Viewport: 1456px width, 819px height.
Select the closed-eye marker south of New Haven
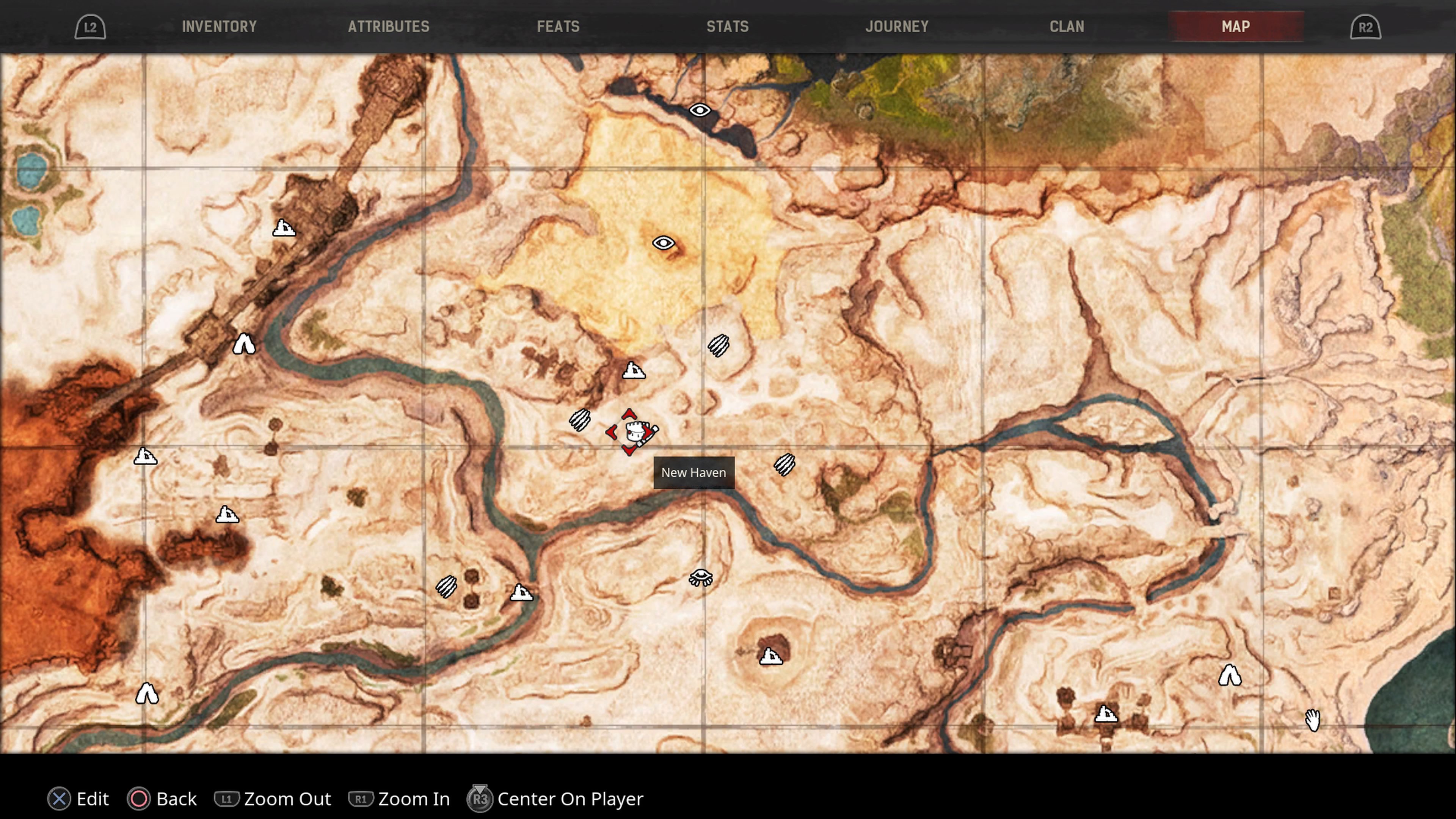(x=701, y=577)
